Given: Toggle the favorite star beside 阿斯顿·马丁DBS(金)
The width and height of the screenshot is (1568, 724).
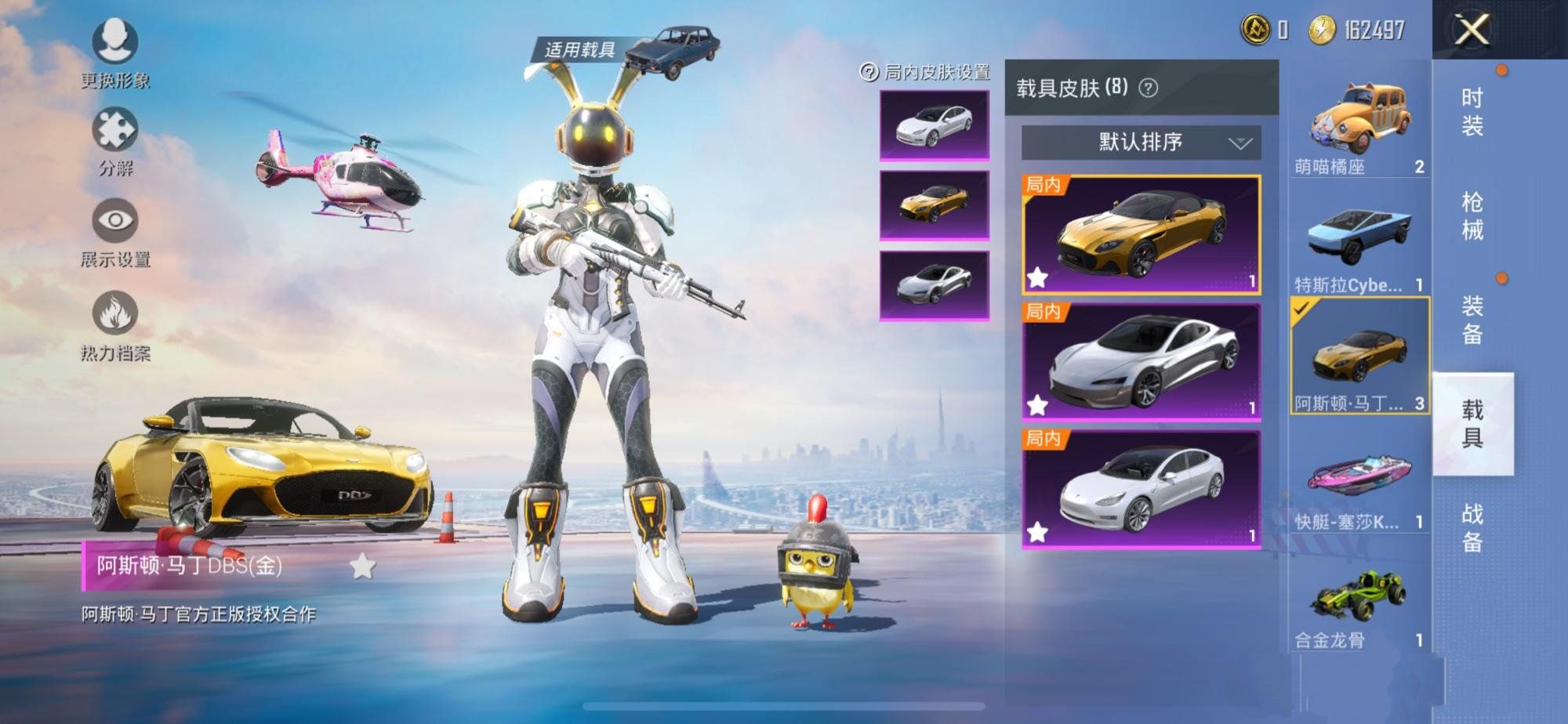Looking at the screenshot, I should point(362,566).
